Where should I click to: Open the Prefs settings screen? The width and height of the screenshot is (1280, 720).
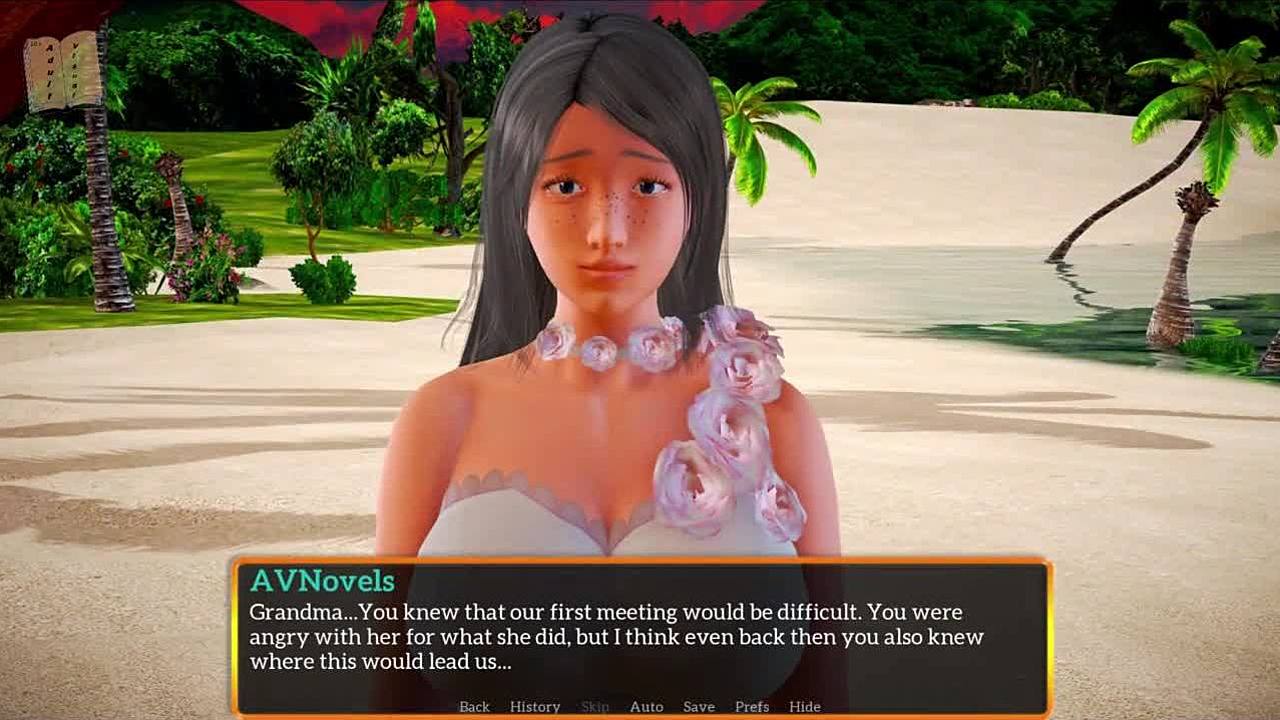[752, 706]
